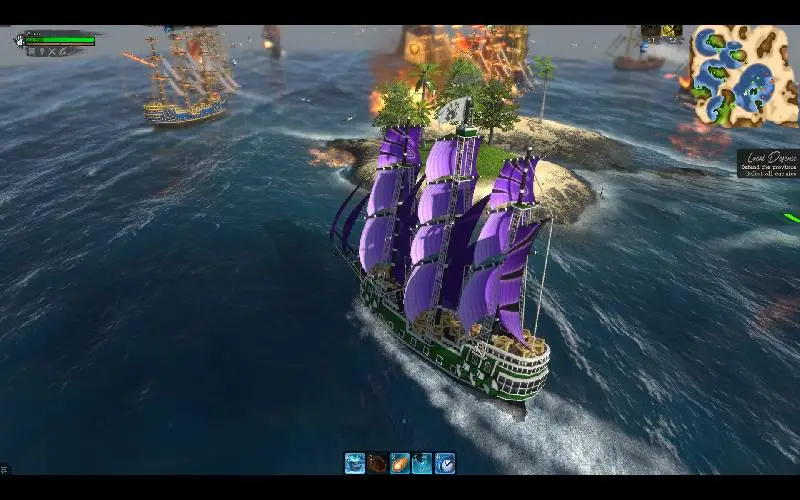800x500 pixels.
Task: Click the parchment minimap of the islands
Action: [741, 76]
